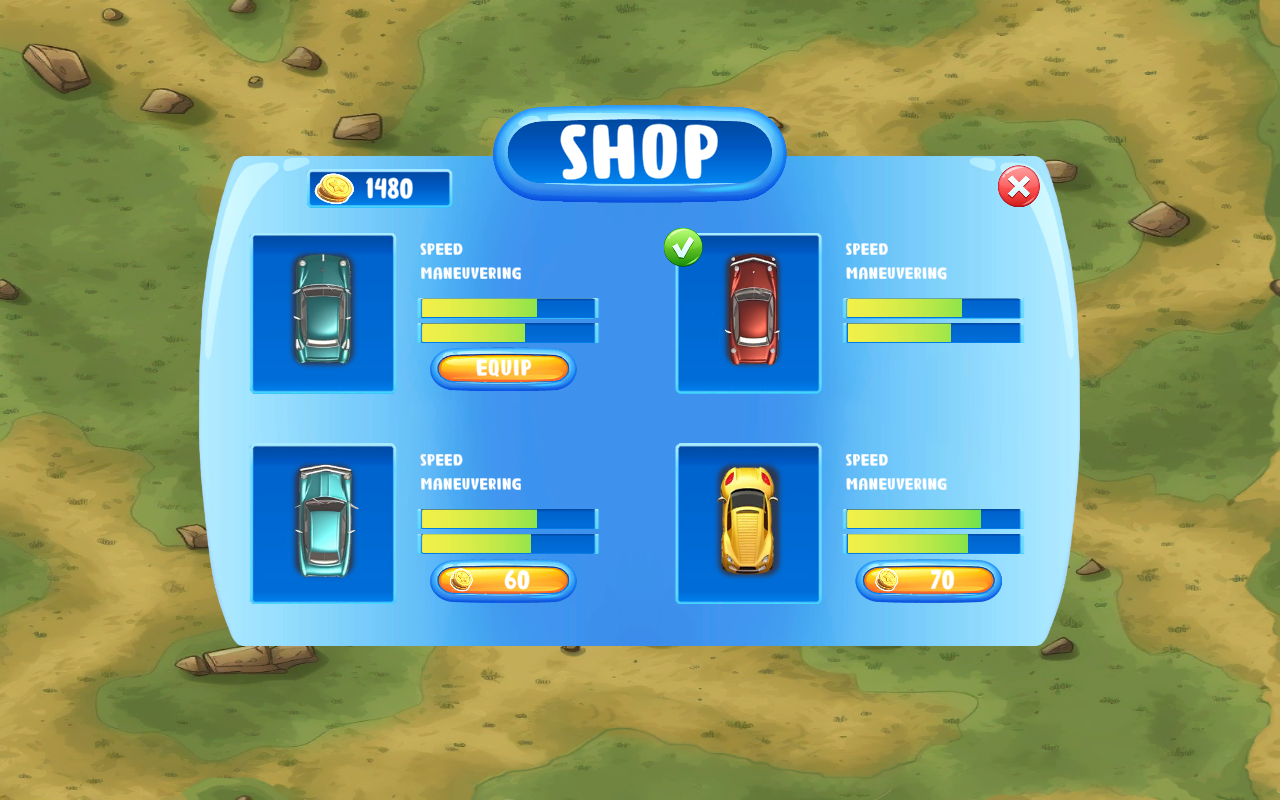Image resolution: width=1280 pixels, height=800 pixels.
Task: Close the shop window with the red X
Action: click(1019, 188)
